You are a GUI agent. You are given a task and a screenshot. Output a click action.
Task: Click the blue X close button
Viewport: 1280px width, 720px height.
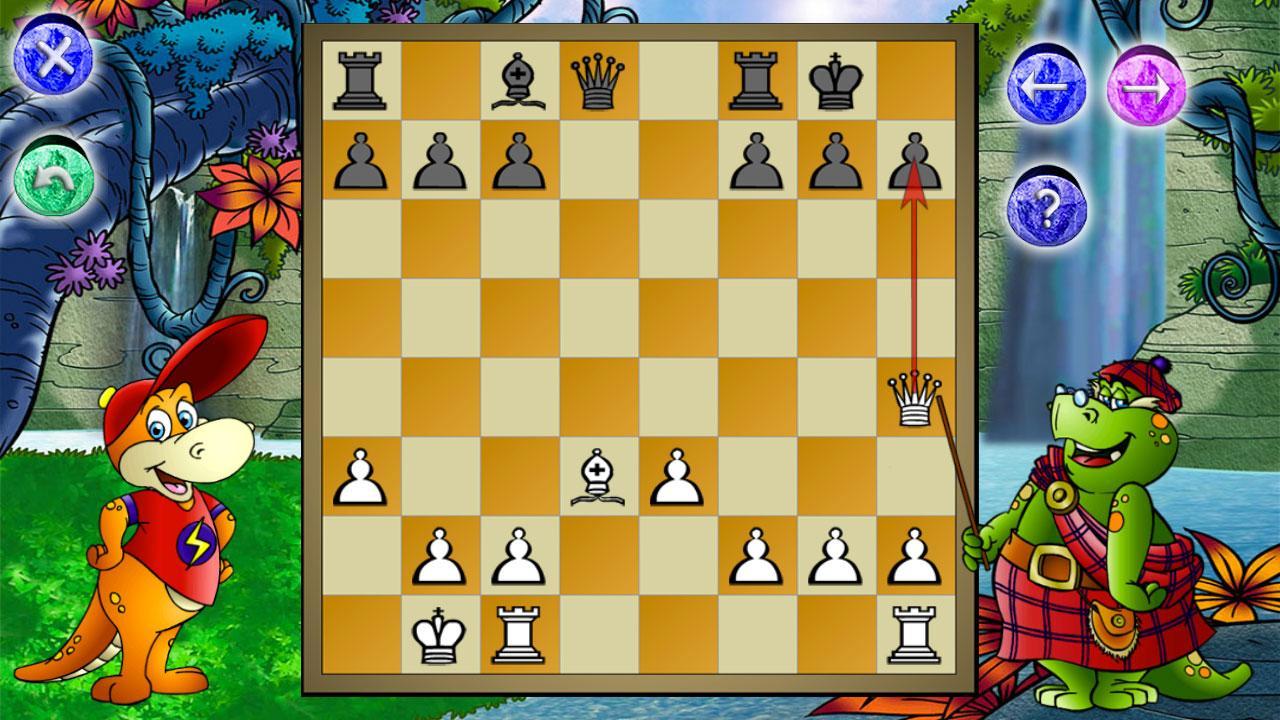click(x=55, y=55)
